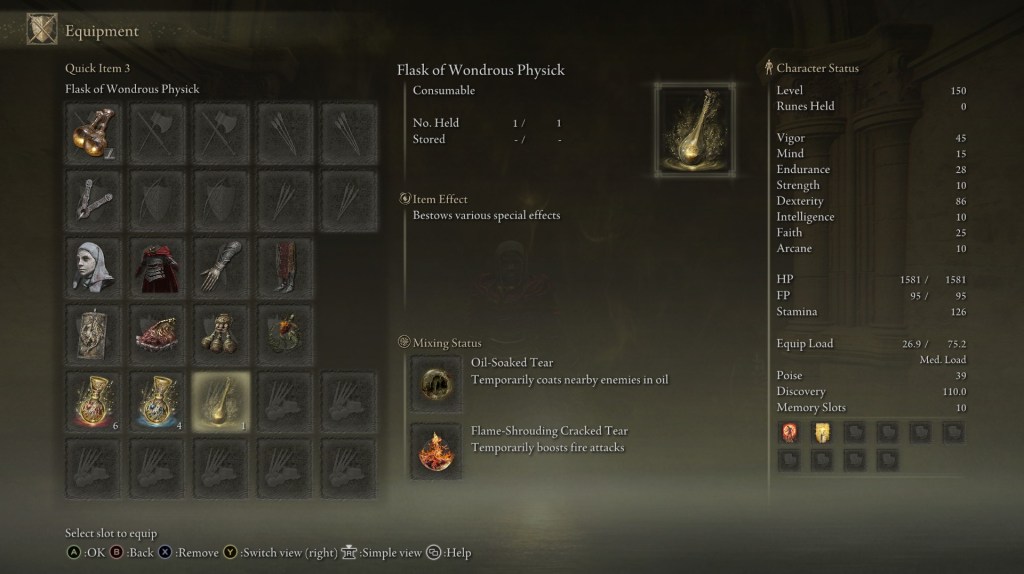Select the grey hood helmet slot
Image resolution: width=1024 pixels, height=574 pixels.
pos(96,265)
